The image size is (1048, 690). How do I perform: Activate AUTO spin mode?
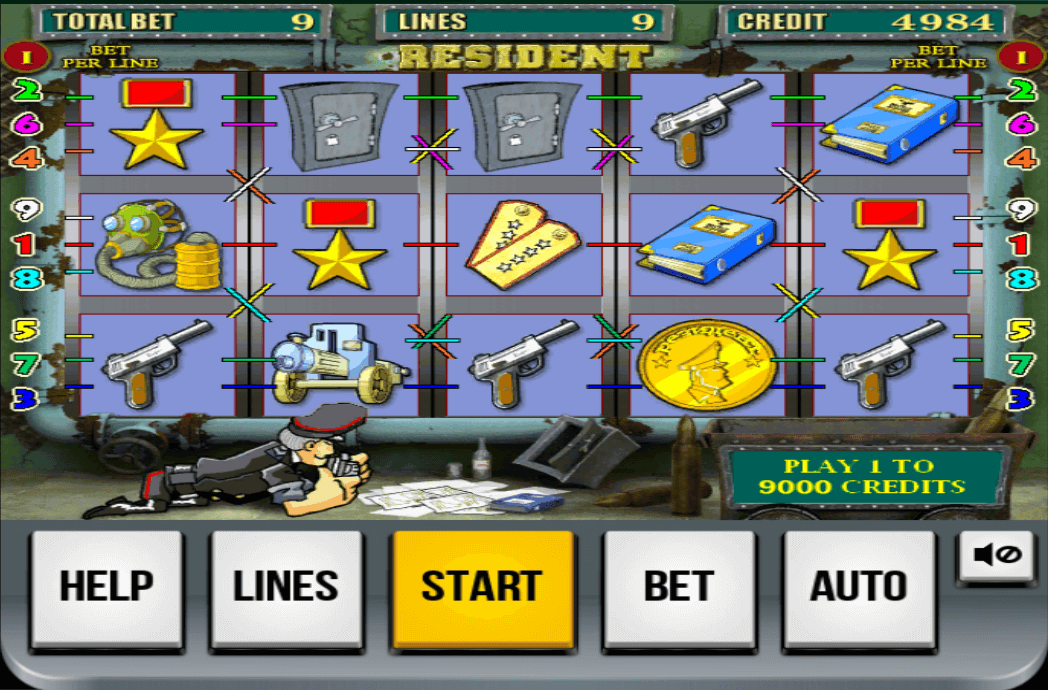pyautogui.click(x=858, y=587)
